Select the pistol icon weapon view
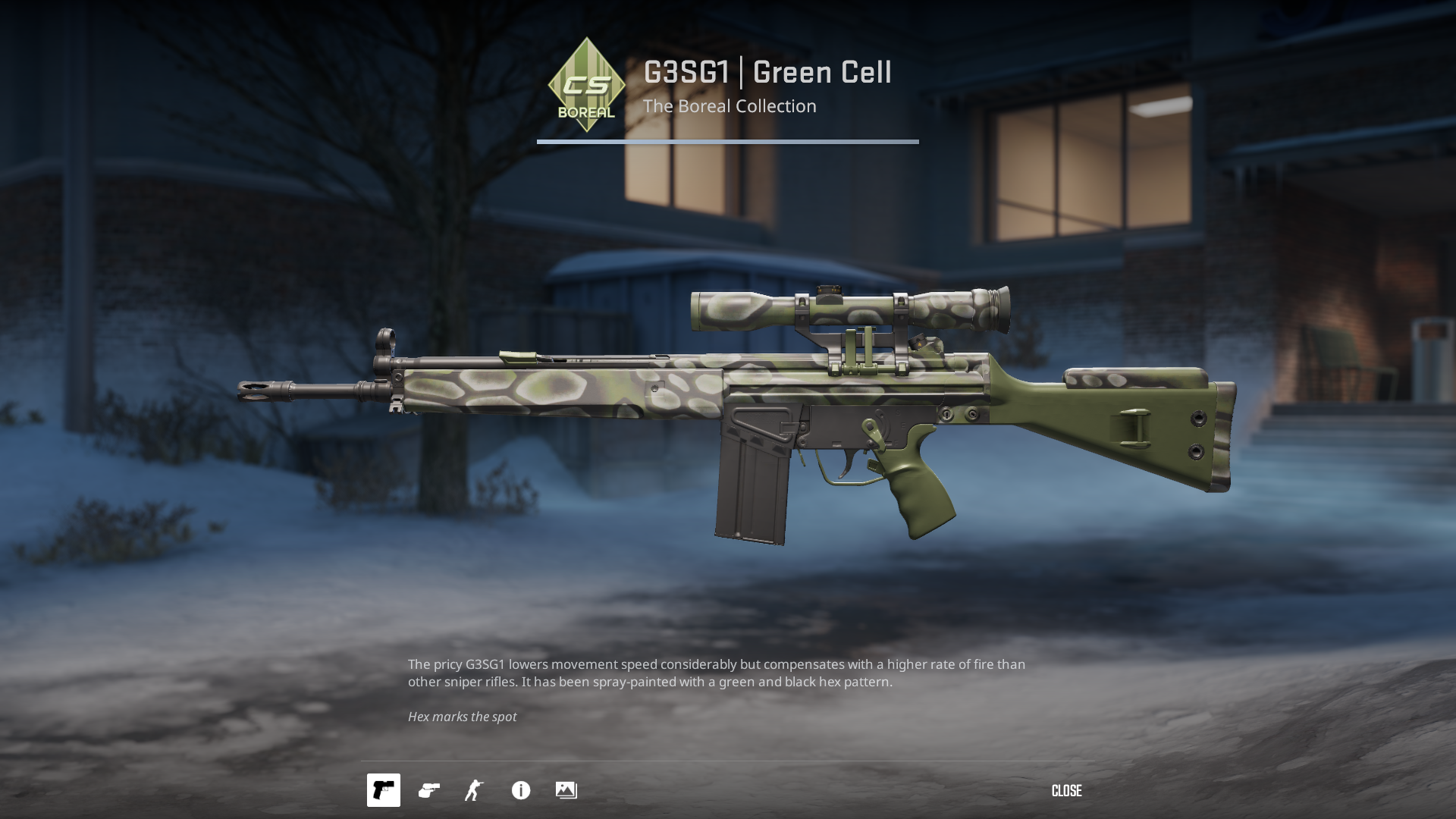The width and height of the screenshot is (1456, 819). point(384,790)
